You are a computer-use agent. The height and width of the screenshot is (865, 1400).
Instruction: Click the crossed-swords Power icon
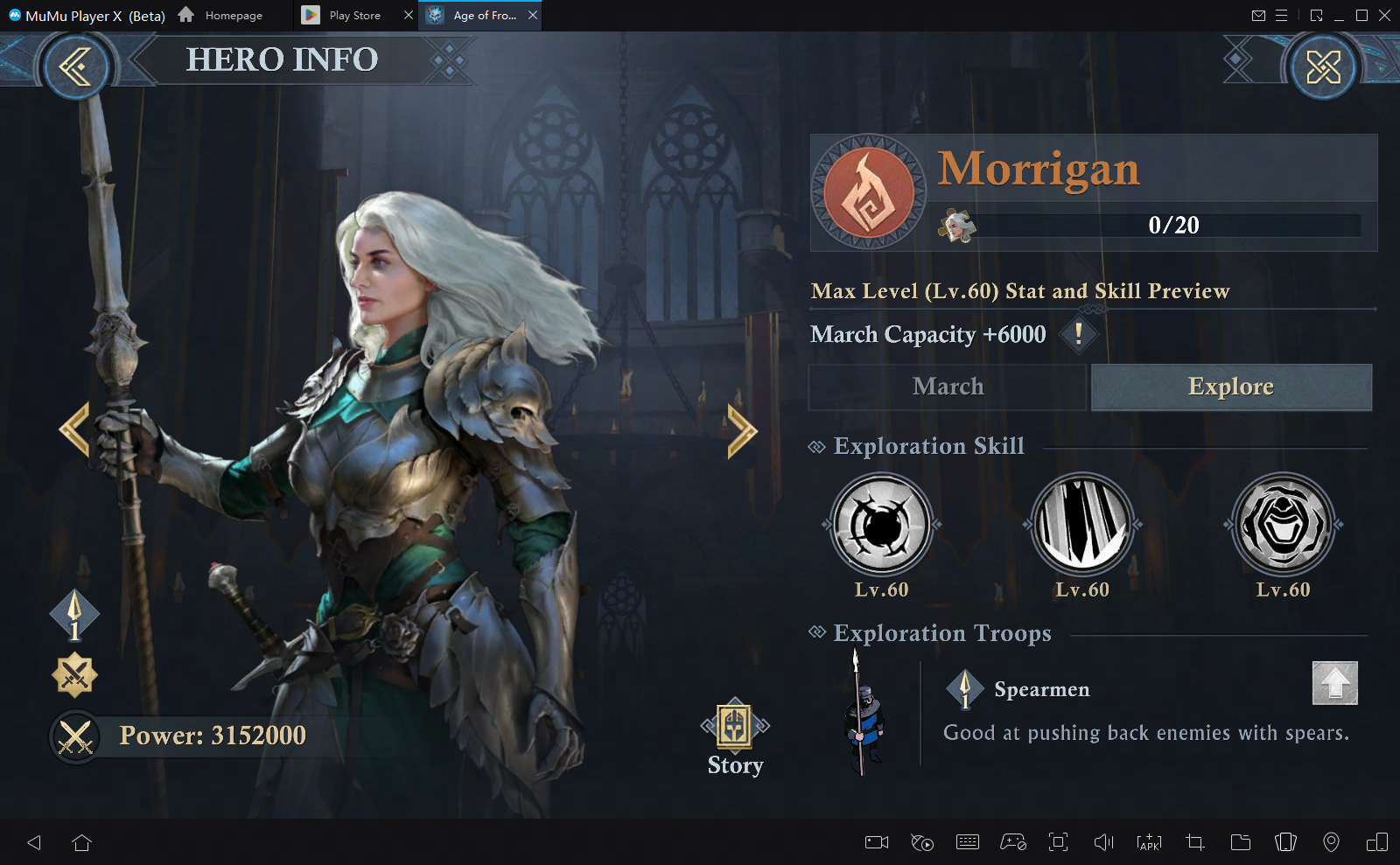tap(75, 736)
